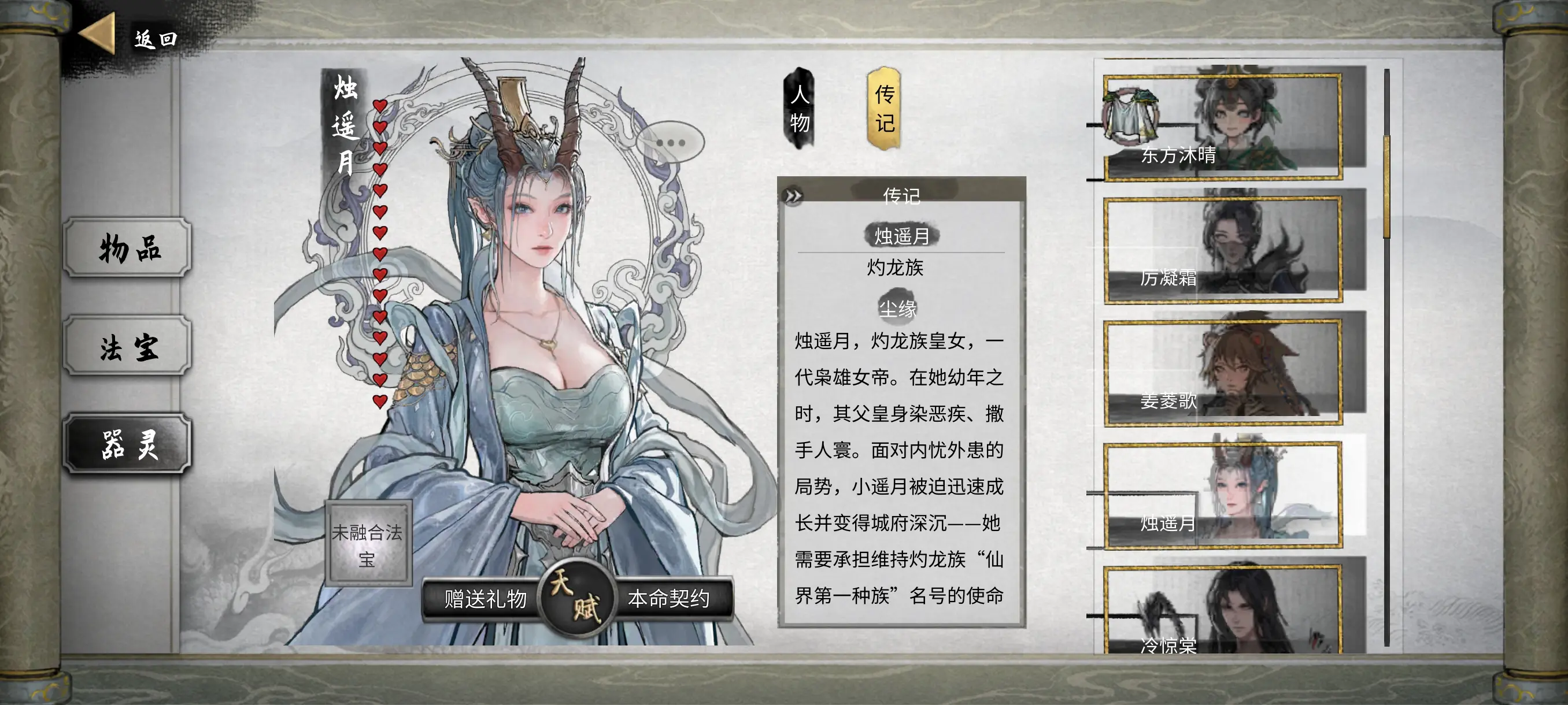
Task: Select 冷惊棠 from the character list
Action: coord(1222,611)
